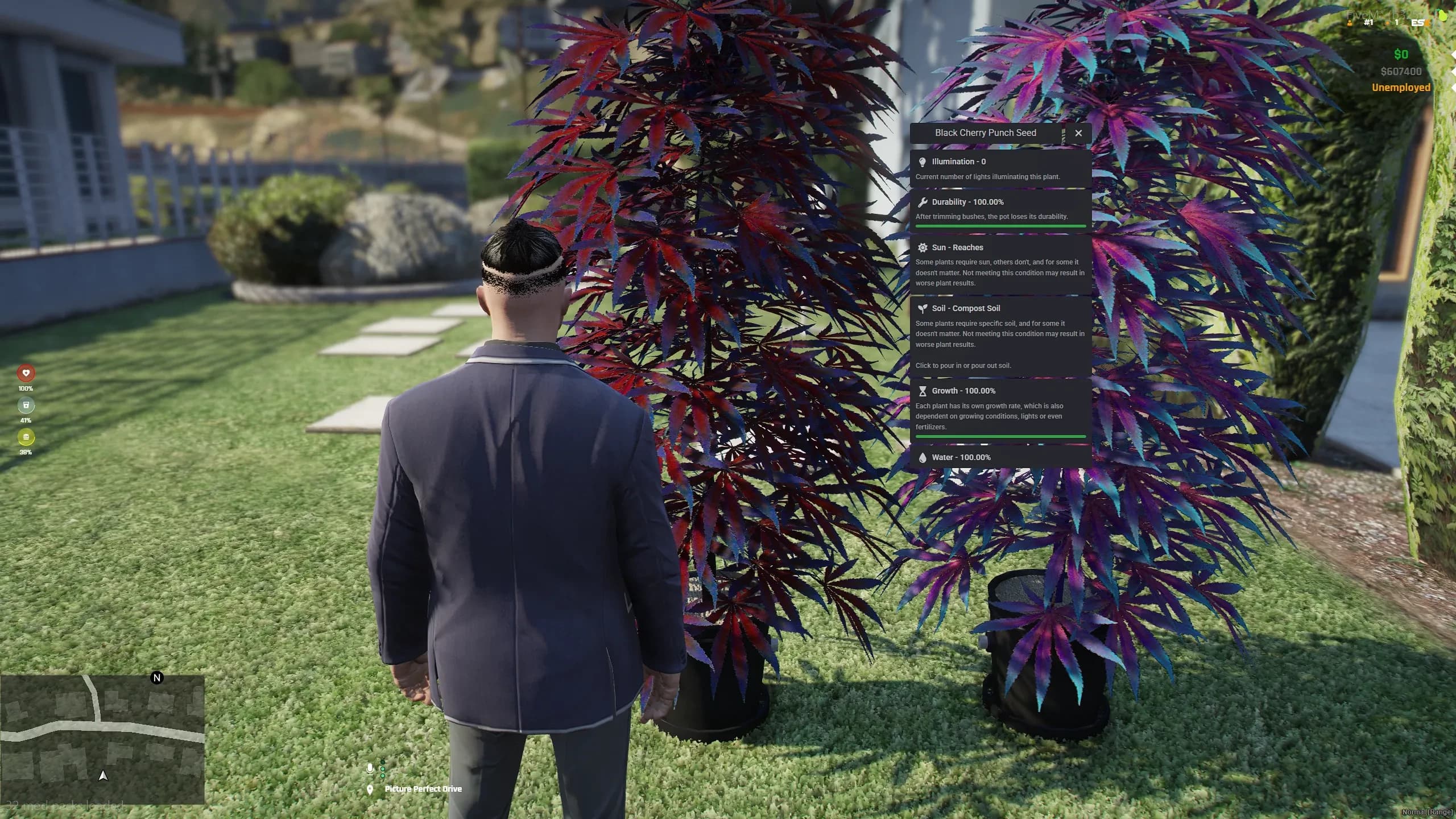Viewport: 1456px width, 819px height.
Task: Toggle the microphone voice icon
Action: click(370, 769)
